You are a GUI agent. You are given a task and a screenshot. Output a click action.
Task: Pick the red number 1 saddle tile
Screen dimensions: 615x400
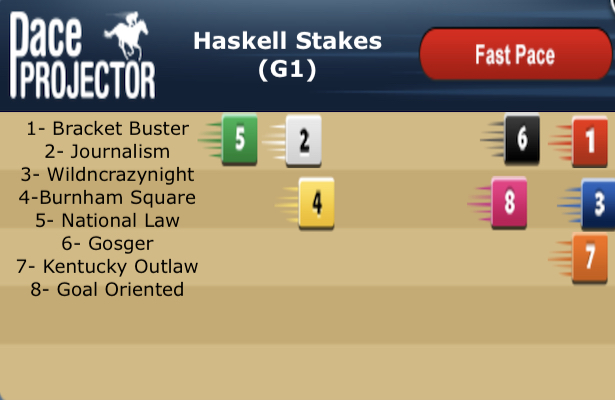pos(589,141)
